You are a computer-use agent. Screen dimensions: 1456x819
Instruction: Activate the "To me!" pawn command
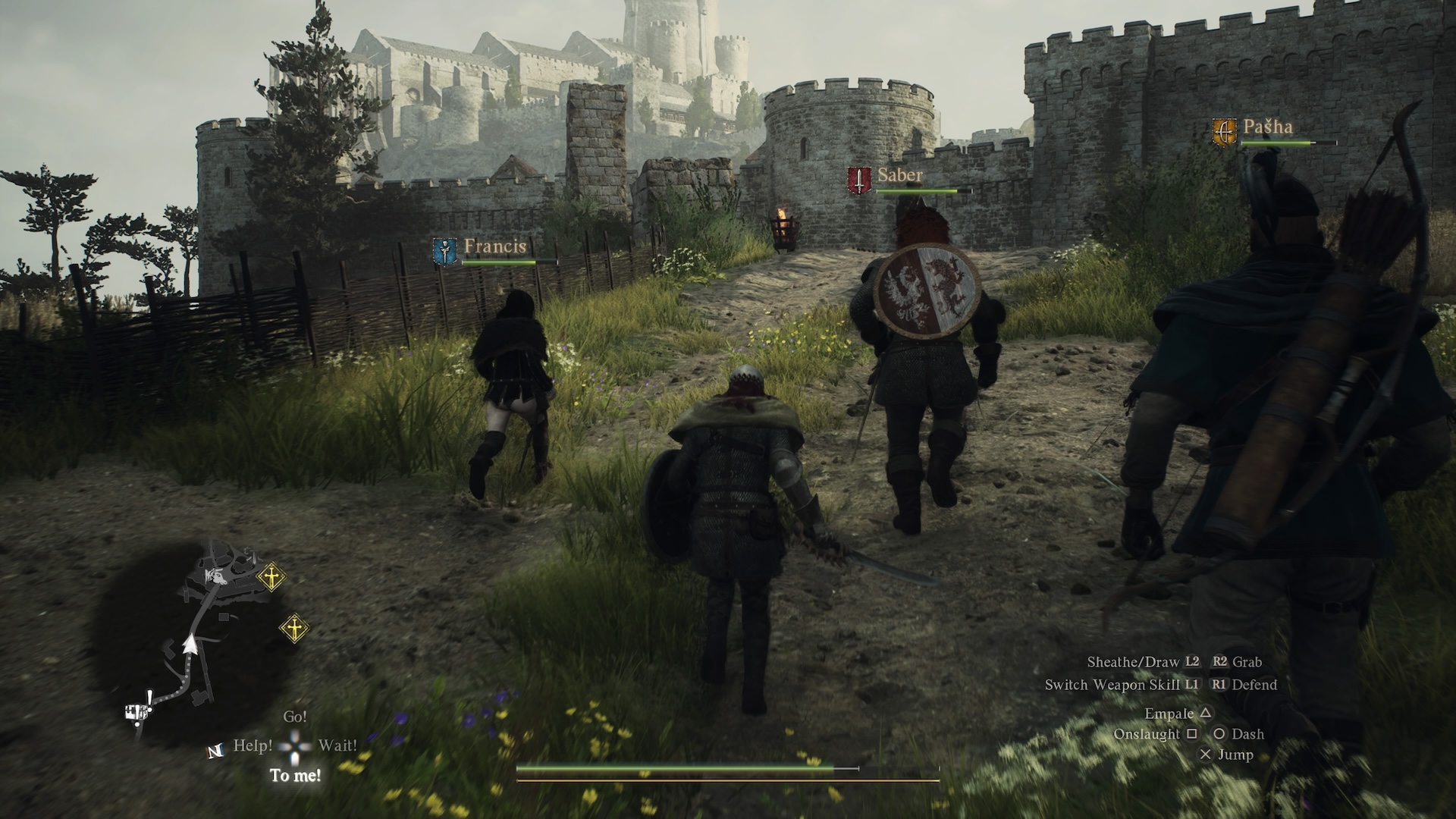pyautogui.click(x=295, y=775)
